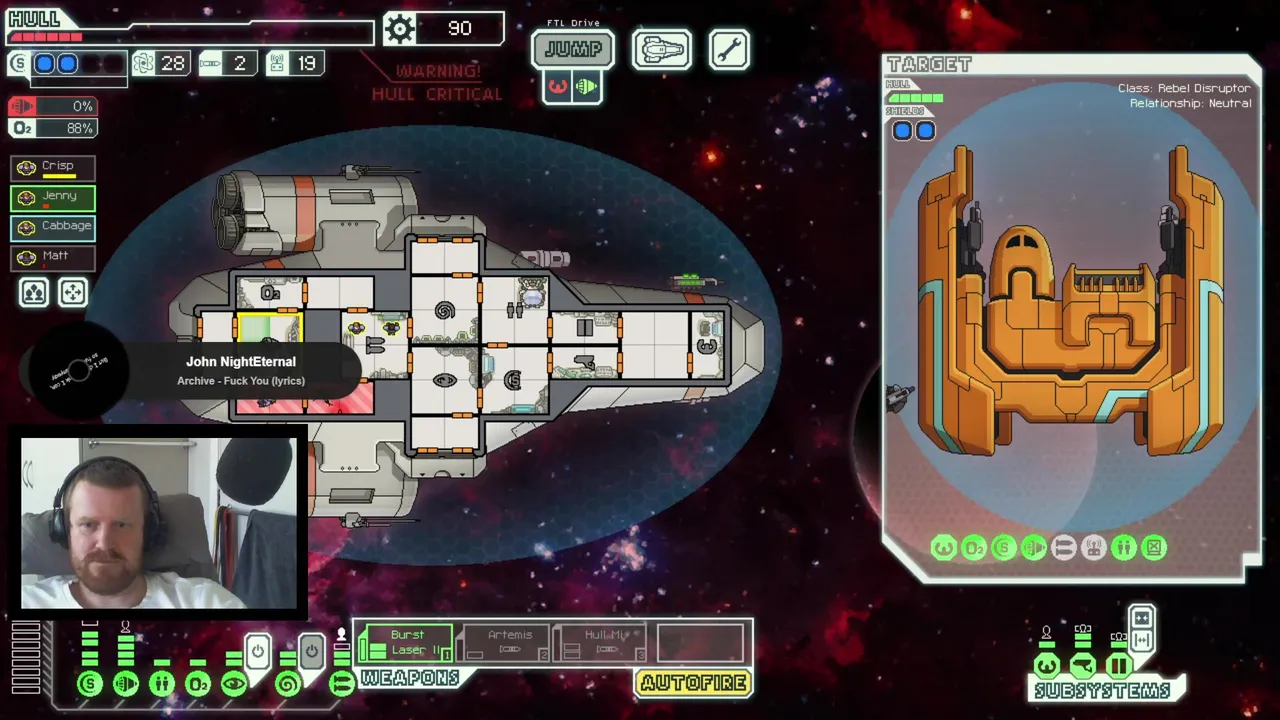Open the wrench options menu
1280x720 pixels.
click(729, 49)
